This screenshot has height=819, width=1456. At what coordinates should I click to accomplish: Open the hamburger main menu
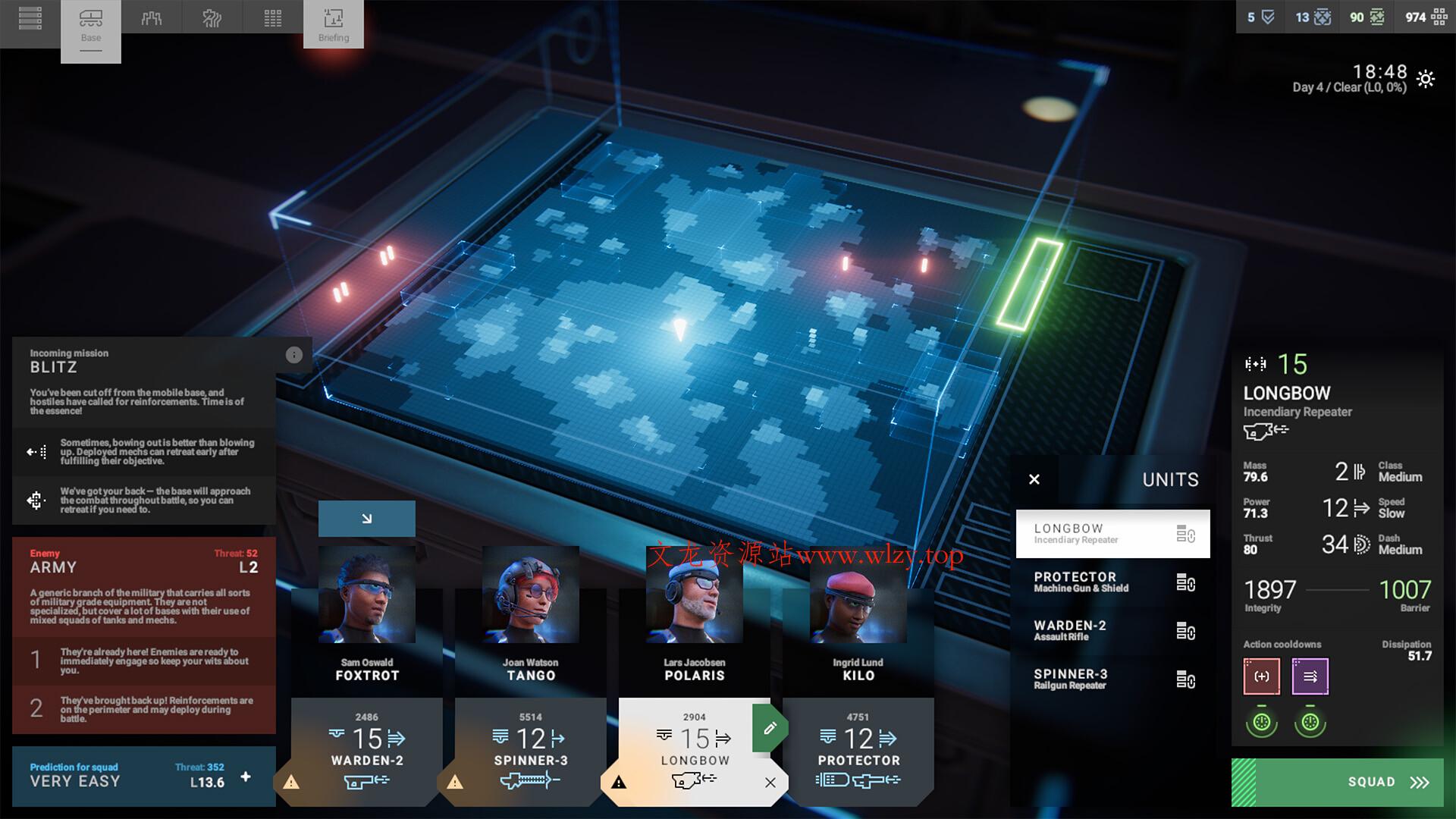coord(30,17)
